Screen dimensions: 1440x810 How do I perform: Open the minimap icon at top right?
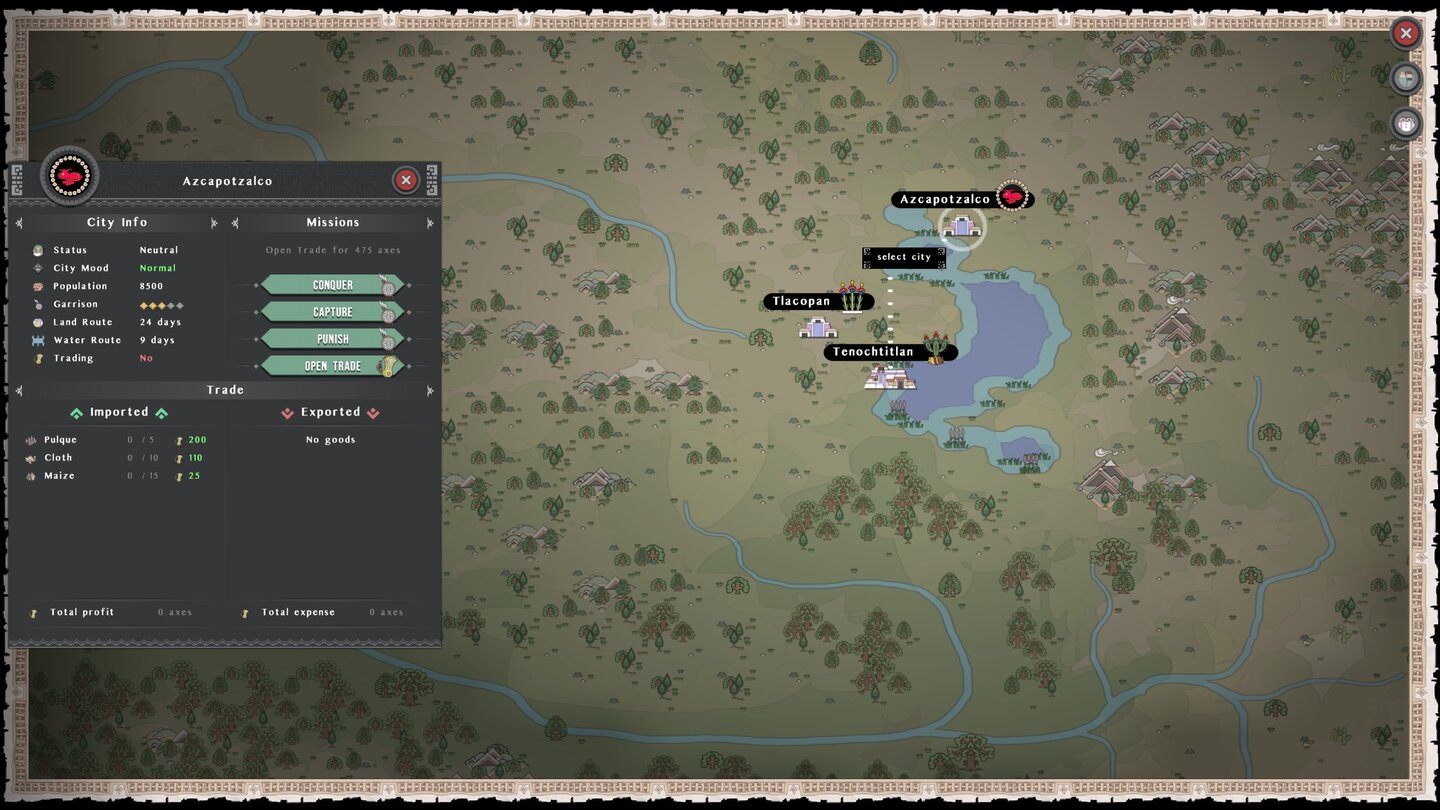point(1405,78)
